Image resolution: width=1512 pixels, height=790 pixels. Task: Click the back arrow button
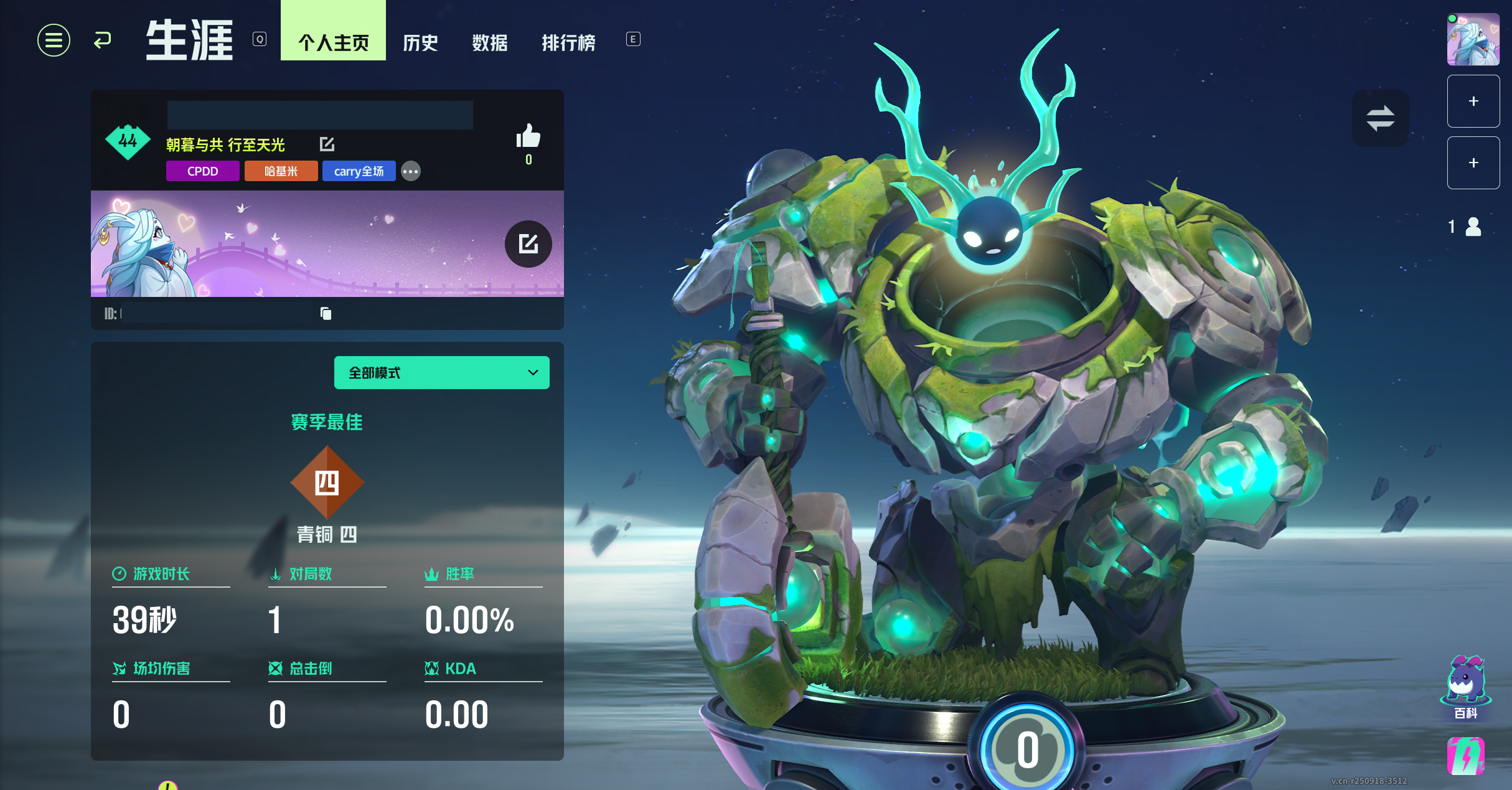103,40
